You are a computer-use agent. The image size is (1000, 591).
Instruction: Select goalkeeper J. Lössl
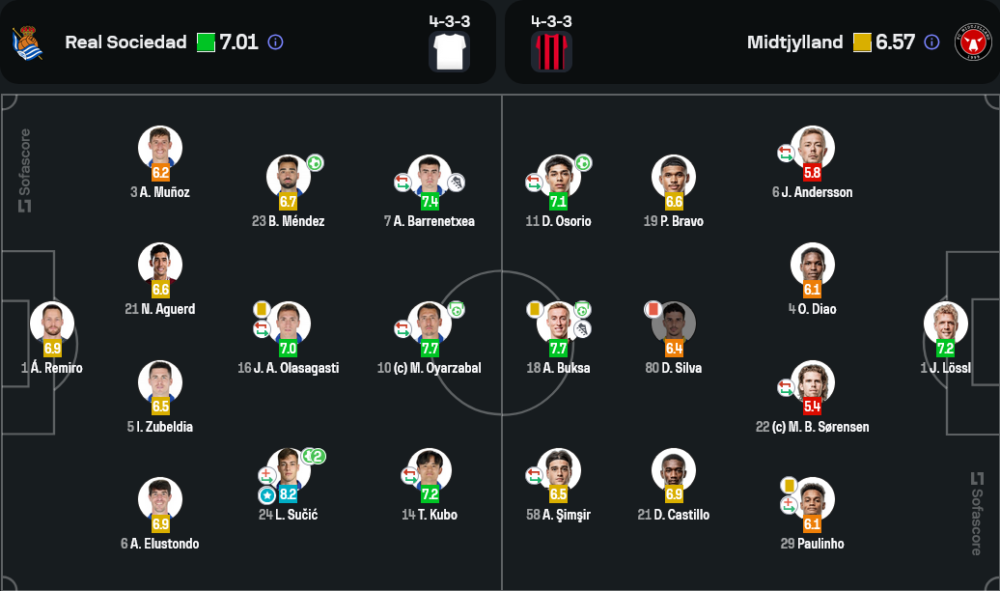point(945,323)
